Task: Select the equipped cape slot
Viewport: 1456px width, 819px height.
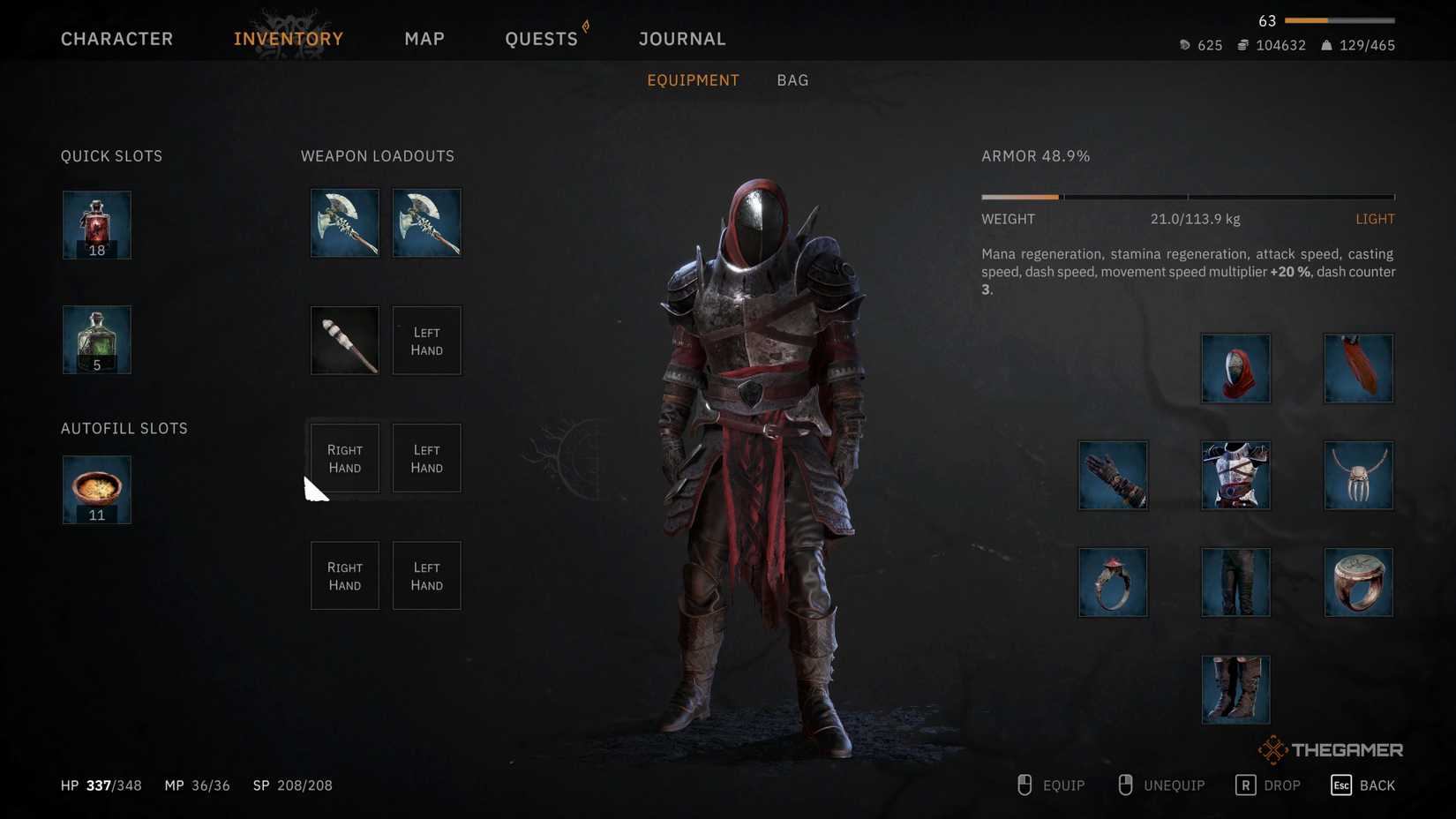Action: click(x=1359, y=368)
